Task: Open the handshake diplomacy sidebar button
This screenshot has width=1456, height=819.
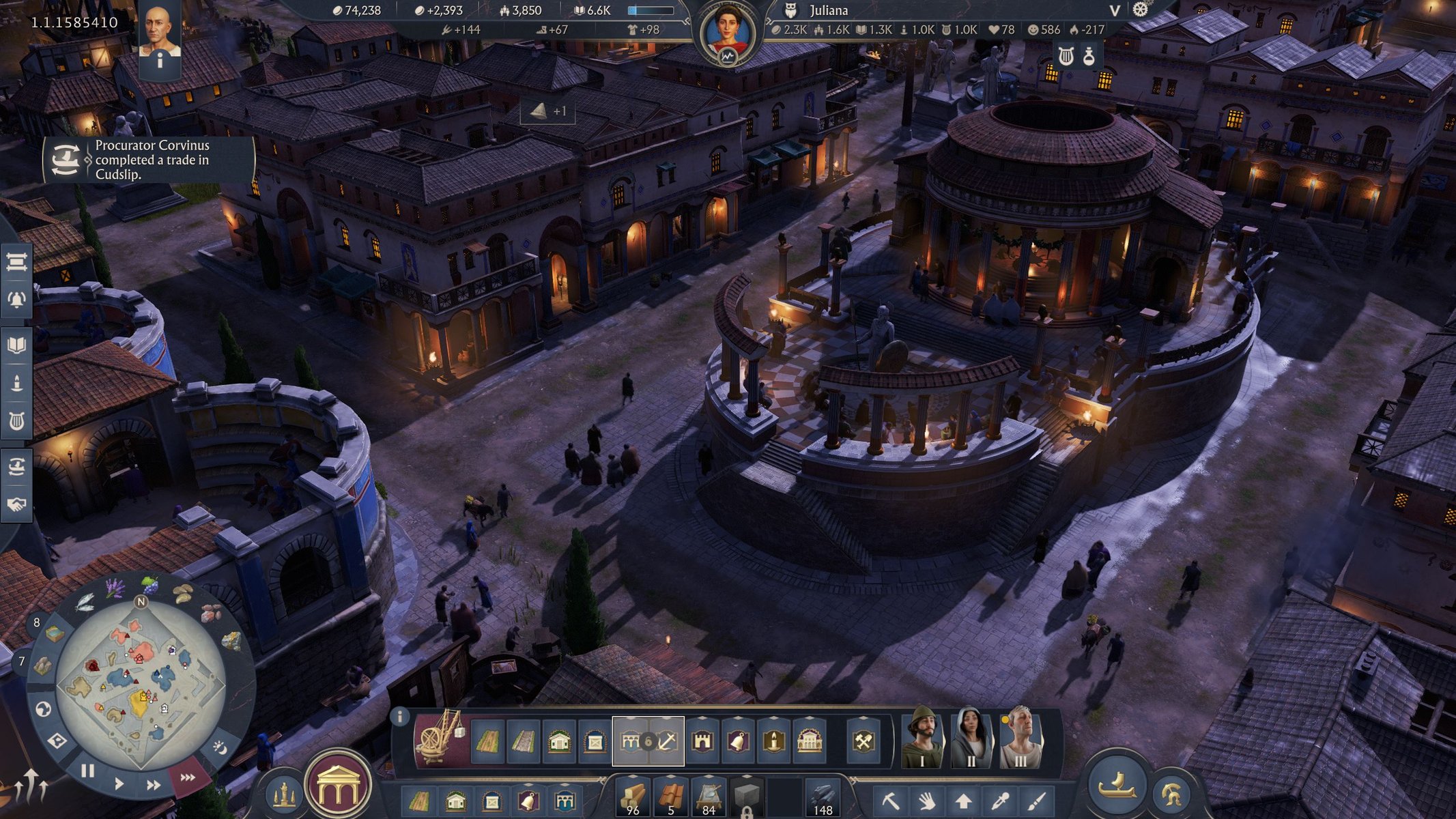Action: pos(16,504)
